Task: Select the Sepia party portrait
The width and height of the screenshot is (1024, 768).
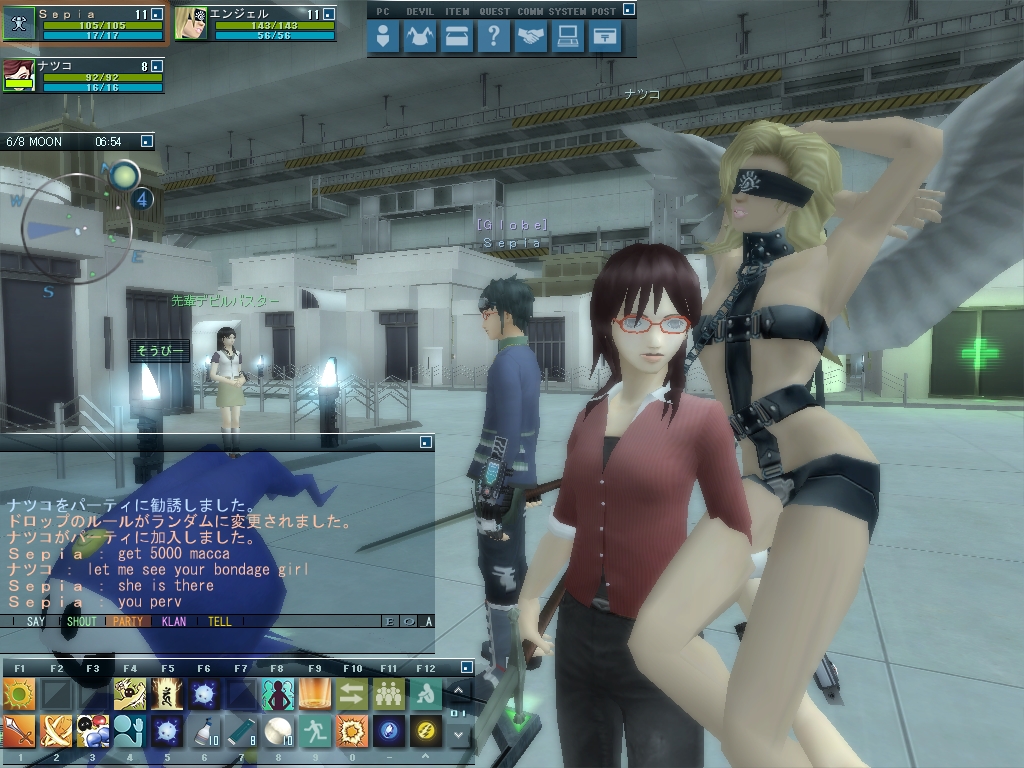Action: point(20,23)
